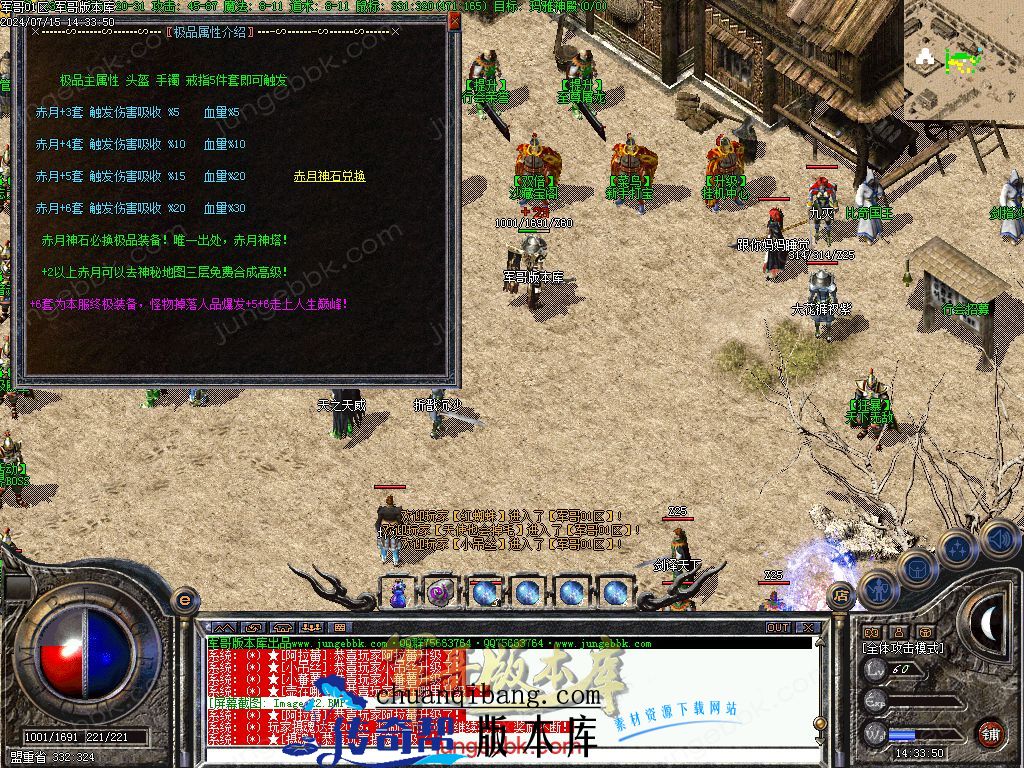Select the purple scroll belt slot
The image size is (1024, 768).
[x=440, y=592]
